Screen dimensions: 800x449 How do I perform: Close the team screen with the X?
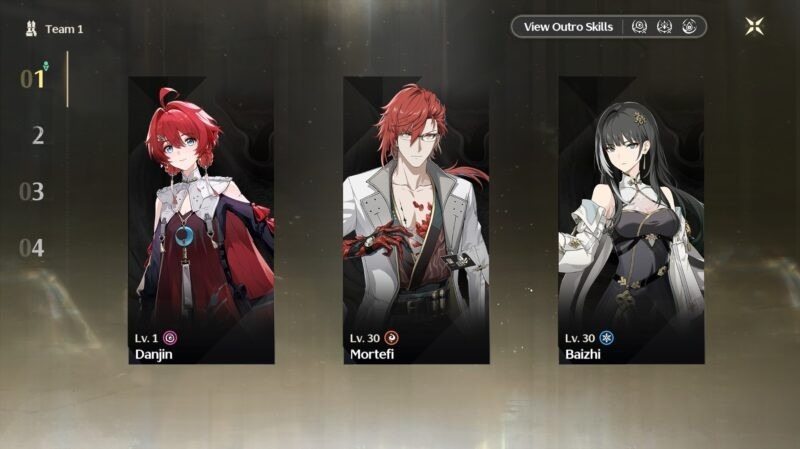tap(754, 27)
